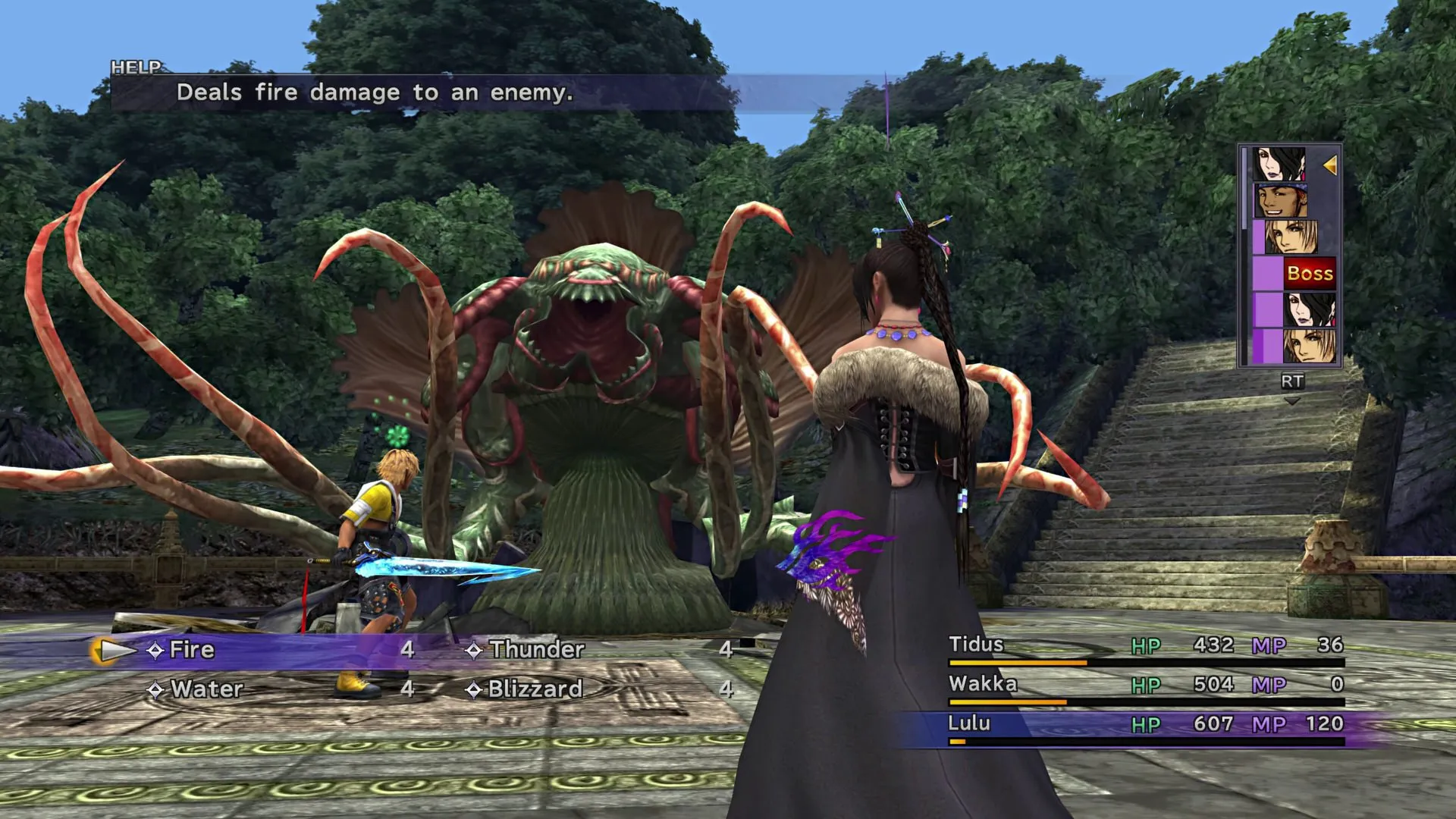Click the HELP banner text

[136, 67]
